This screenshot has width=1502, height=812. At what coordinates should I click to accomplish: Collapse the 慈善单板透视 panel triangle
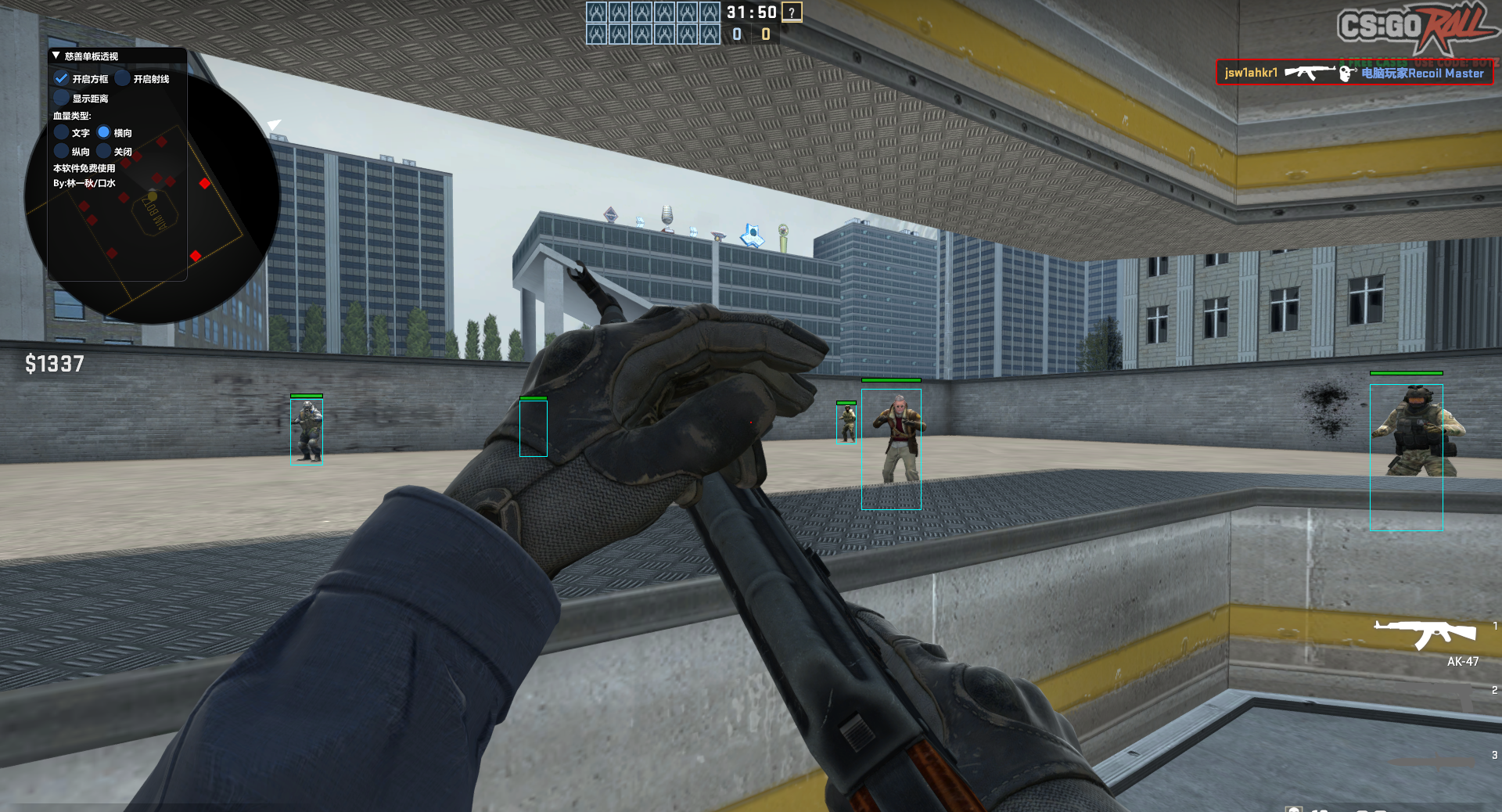point(55,55)
